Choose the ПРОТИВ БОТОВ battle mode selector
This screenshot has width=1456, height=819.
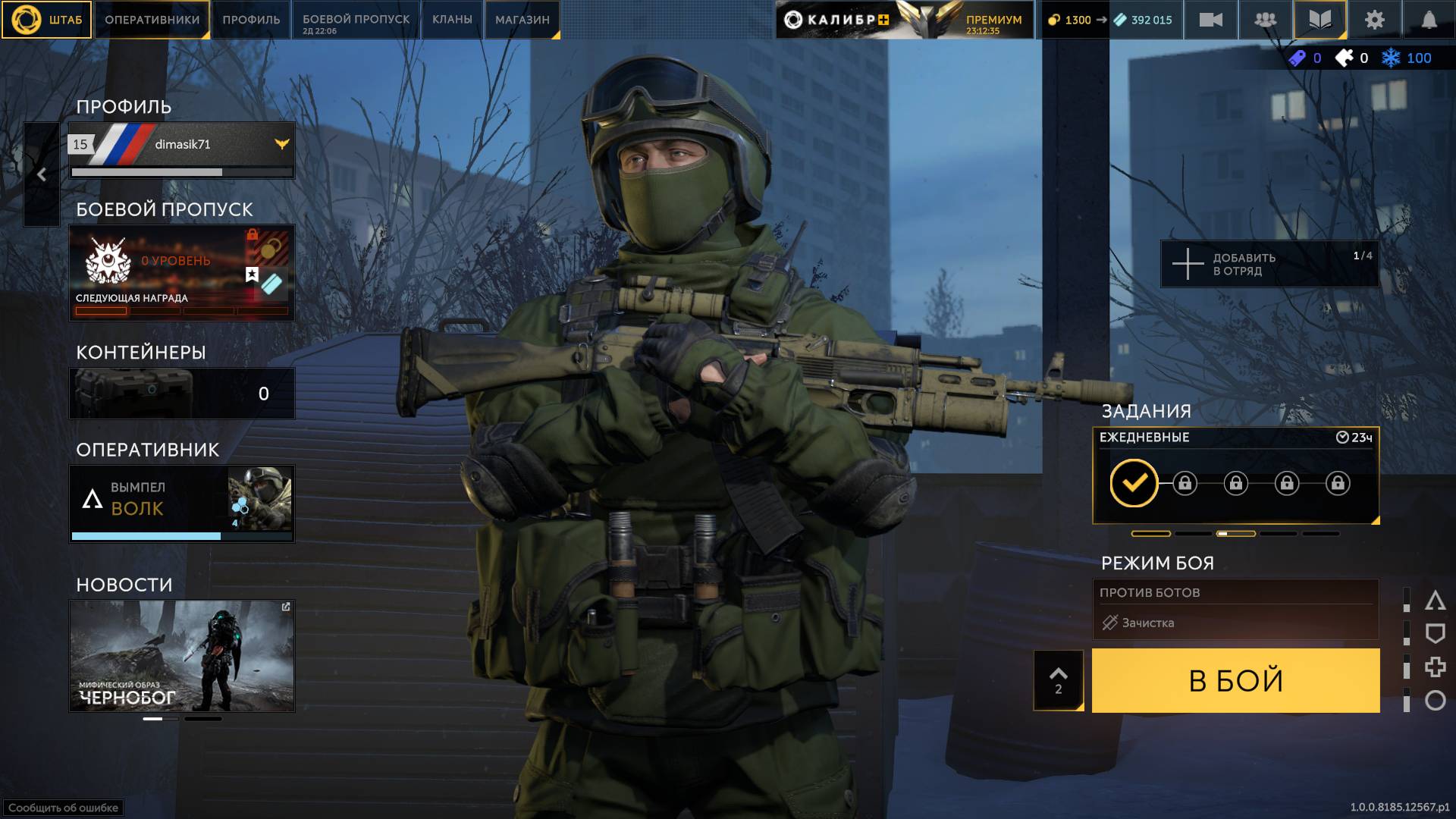coord(1235,608)
